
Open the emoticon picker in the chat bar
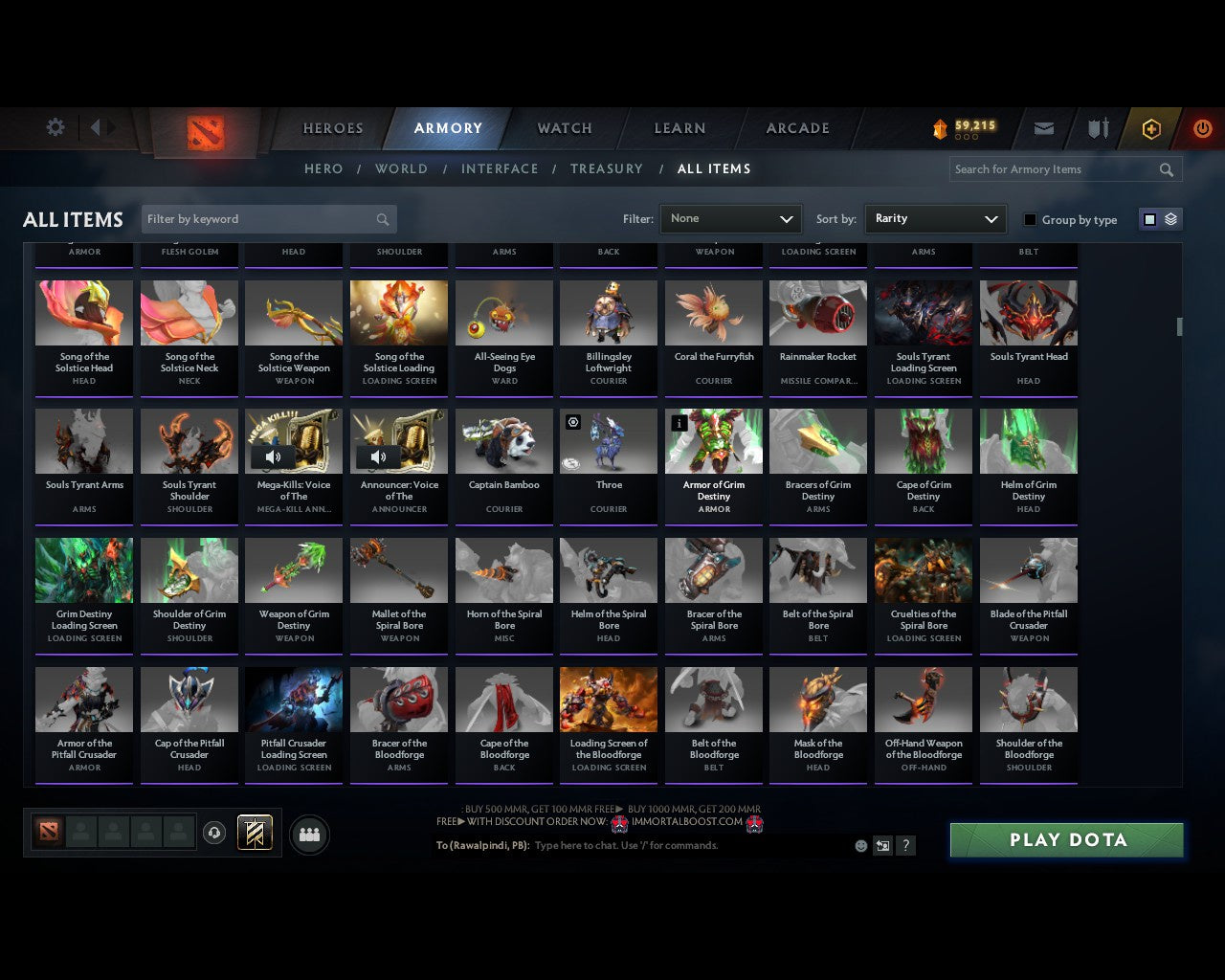click(862, 846)
